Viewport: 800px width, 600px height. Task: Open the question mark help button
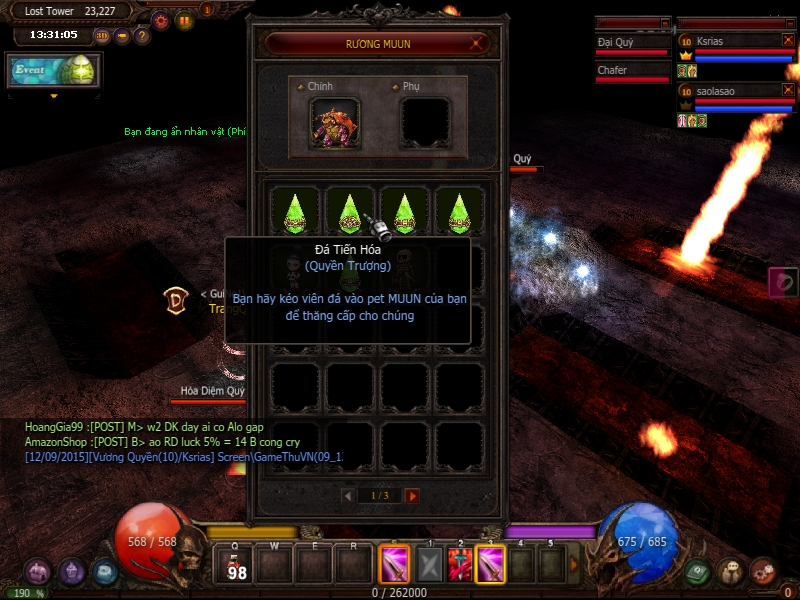click(142, 36)
